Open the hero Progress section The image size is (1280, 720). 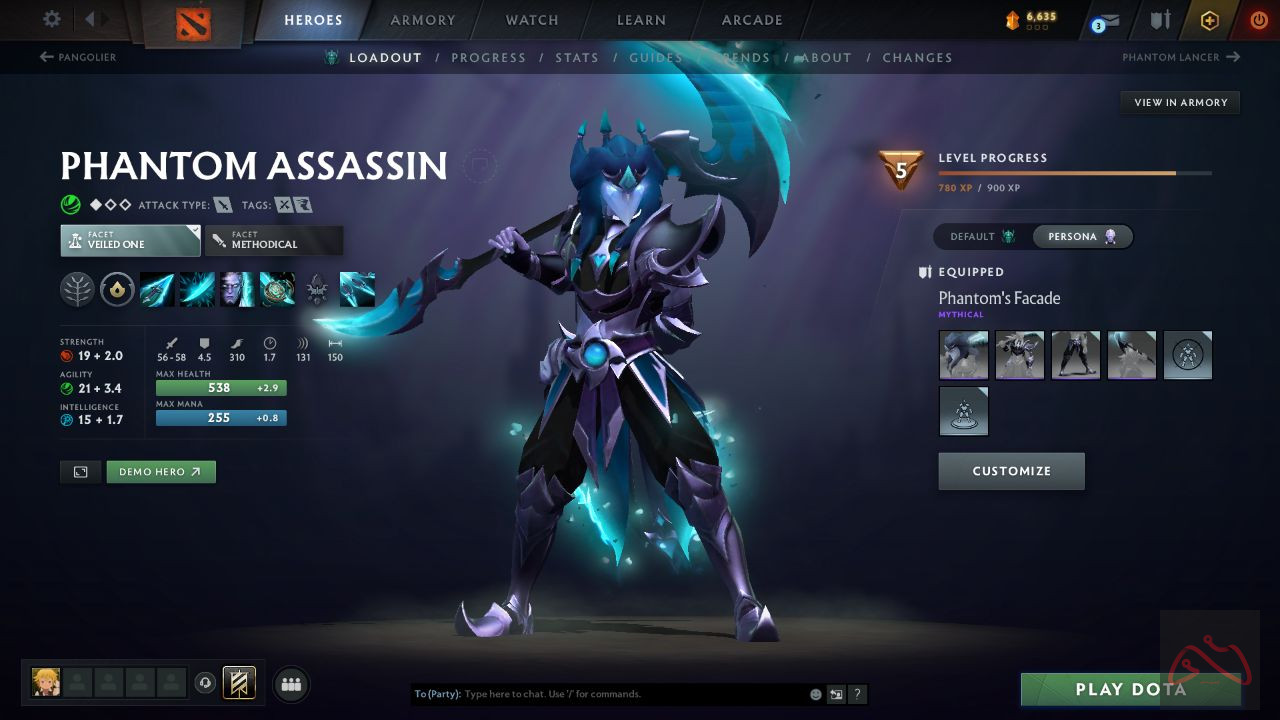click(x=488, y=58)
